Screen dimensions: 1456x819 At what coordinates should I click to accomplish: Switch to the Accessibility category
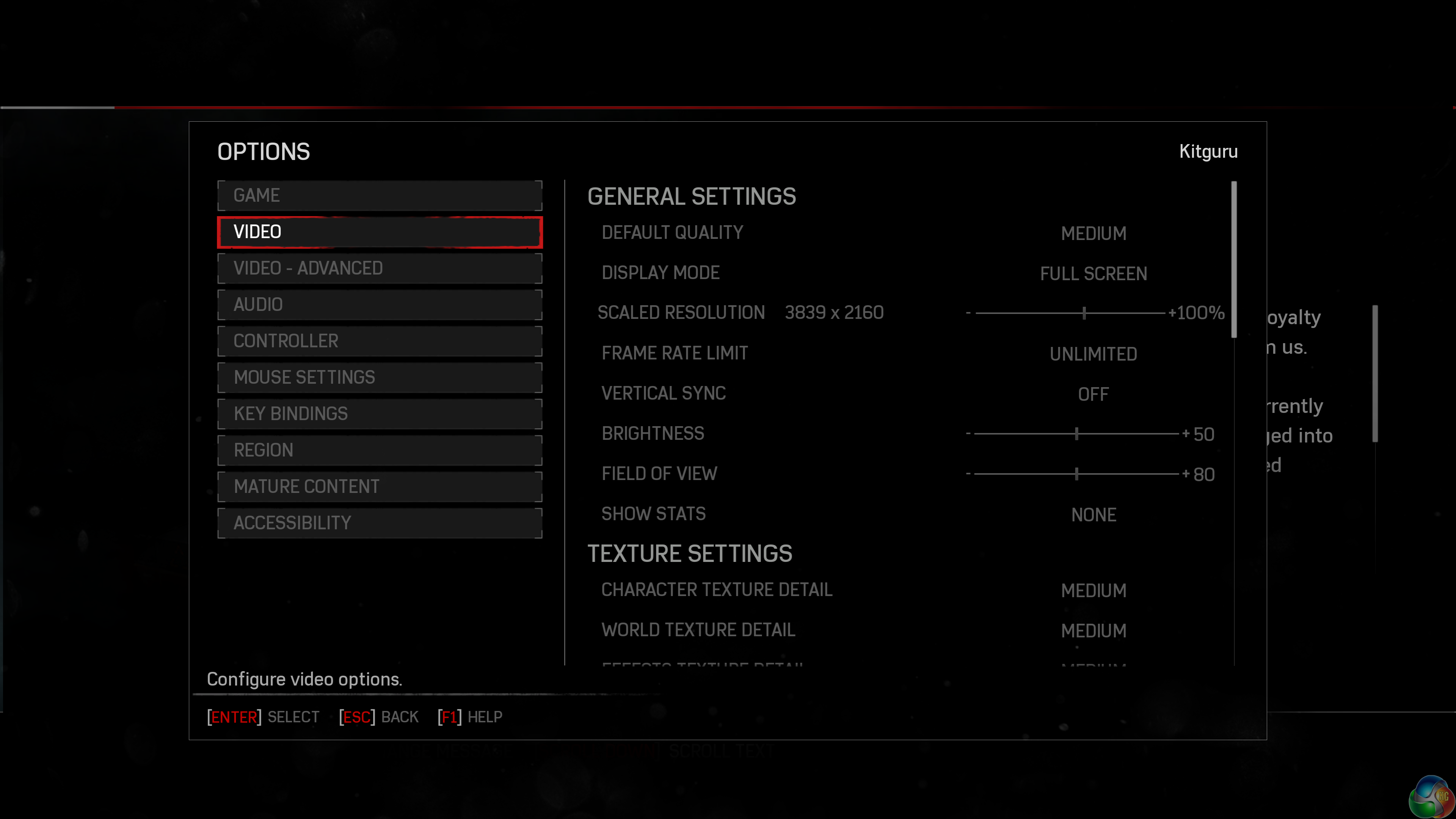point(379,523)
